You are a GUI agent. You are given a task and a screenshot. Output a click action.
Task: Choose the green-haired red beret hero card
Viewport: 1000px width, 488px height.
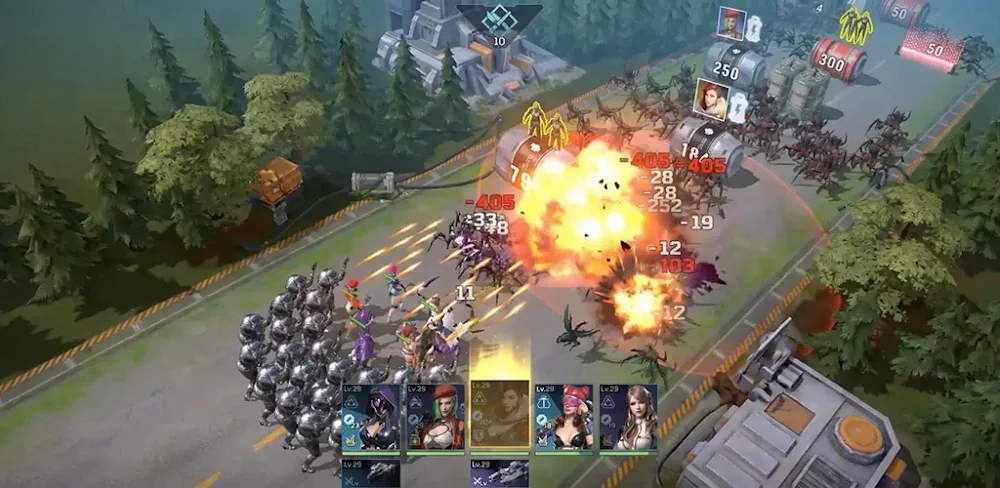[x=435, y=418]
